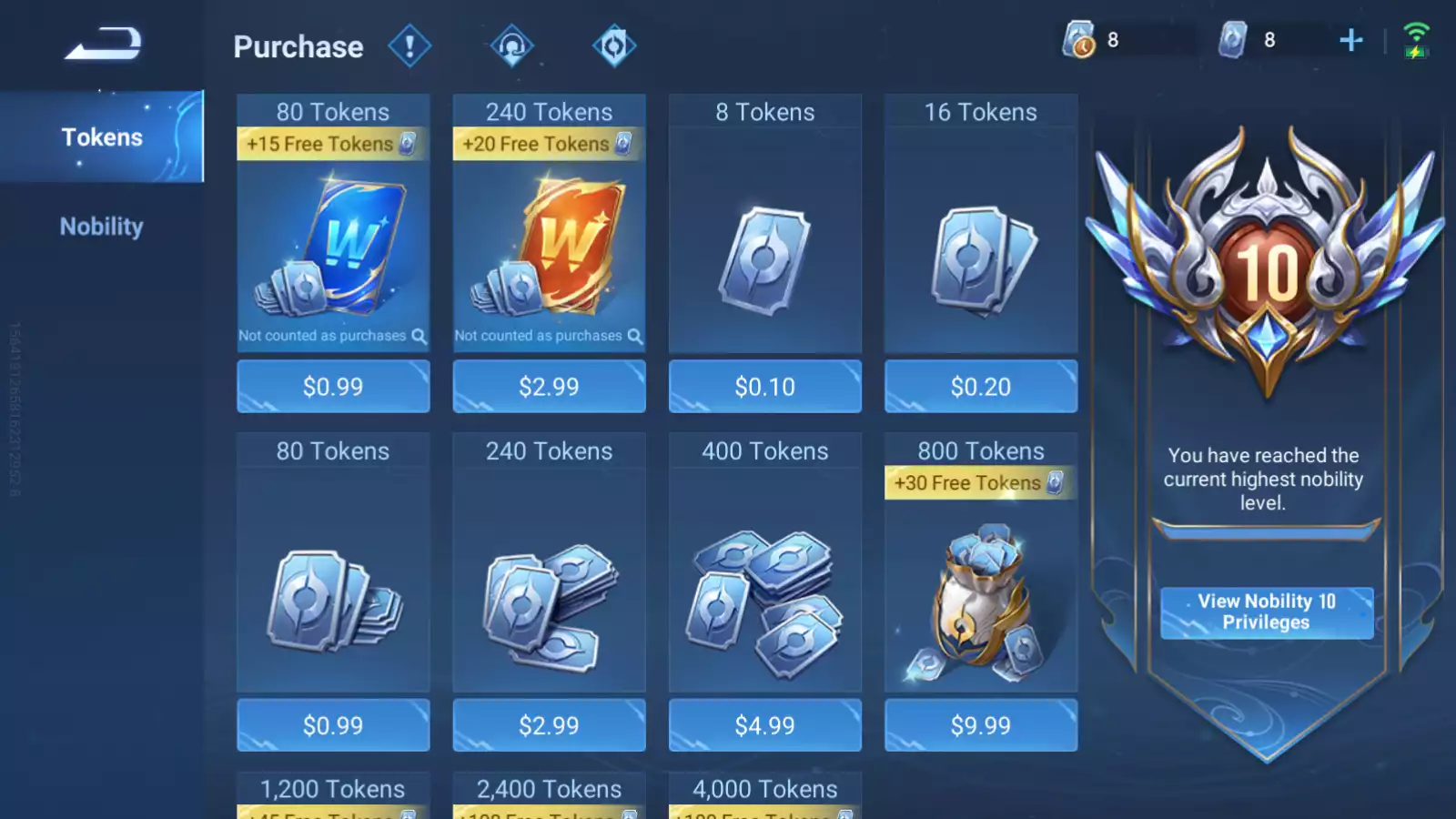
Task: Buy the blue W card bundle for $0.99
Action: coord(333,387)
